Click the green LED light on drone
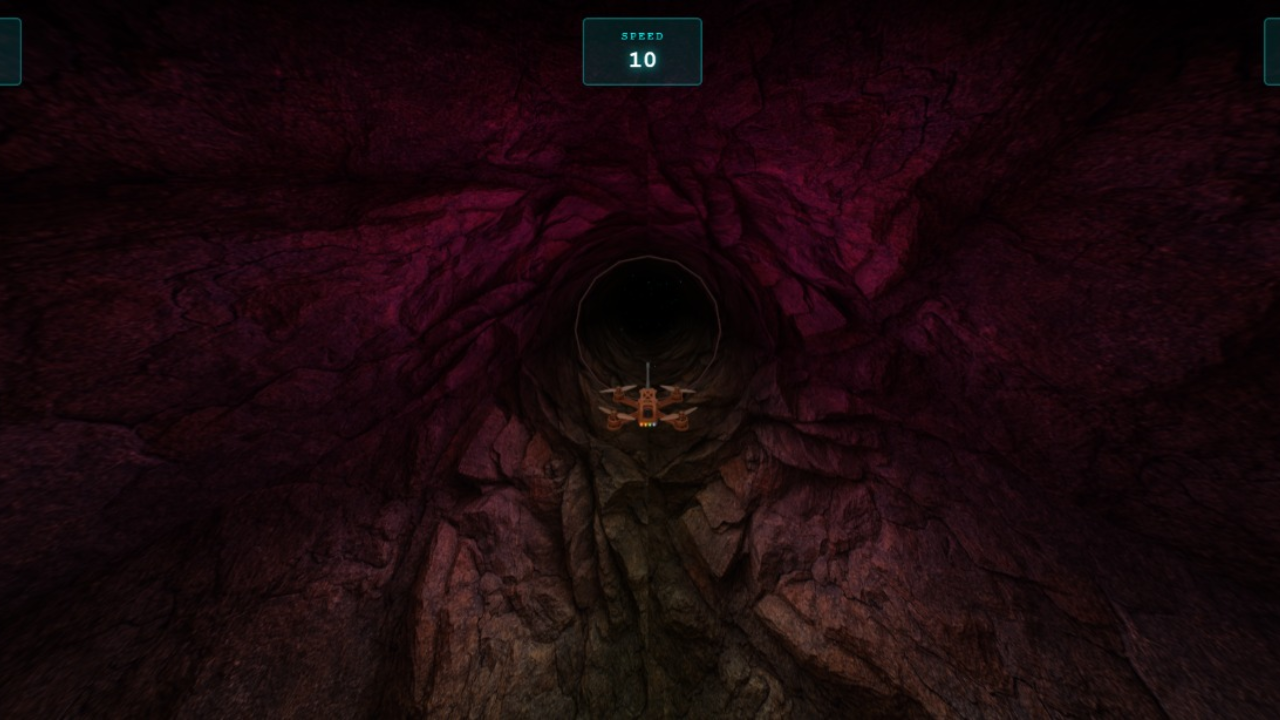 point(650,424)
